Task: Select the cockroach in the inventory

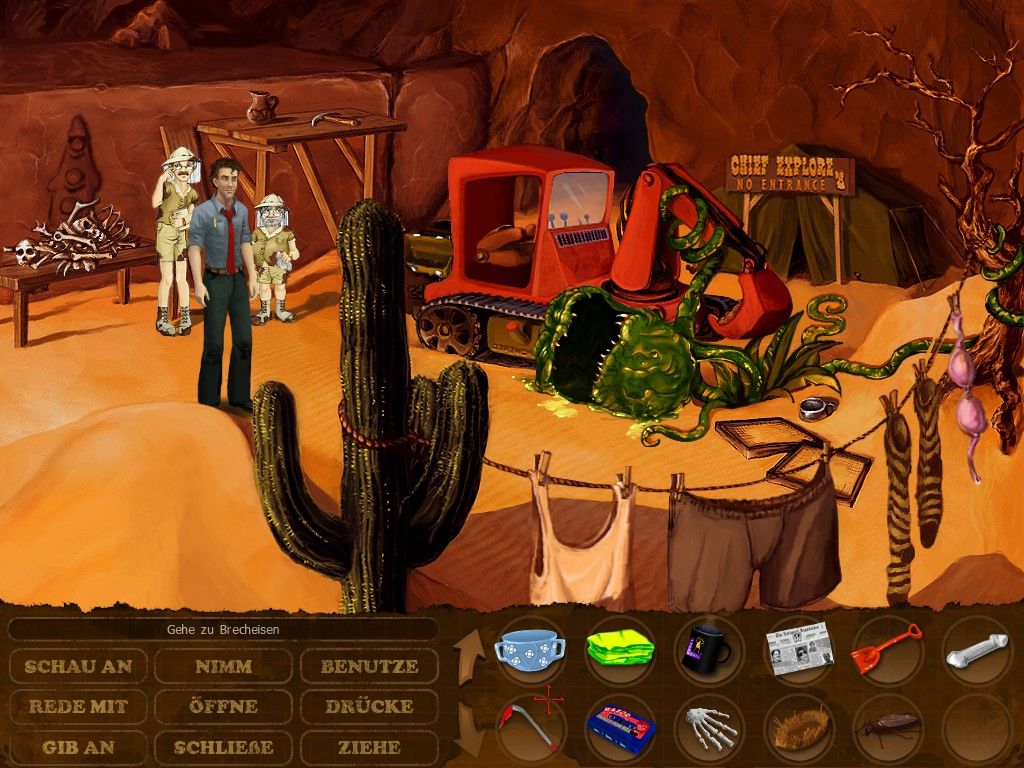Action: click(x=887, y=727)
